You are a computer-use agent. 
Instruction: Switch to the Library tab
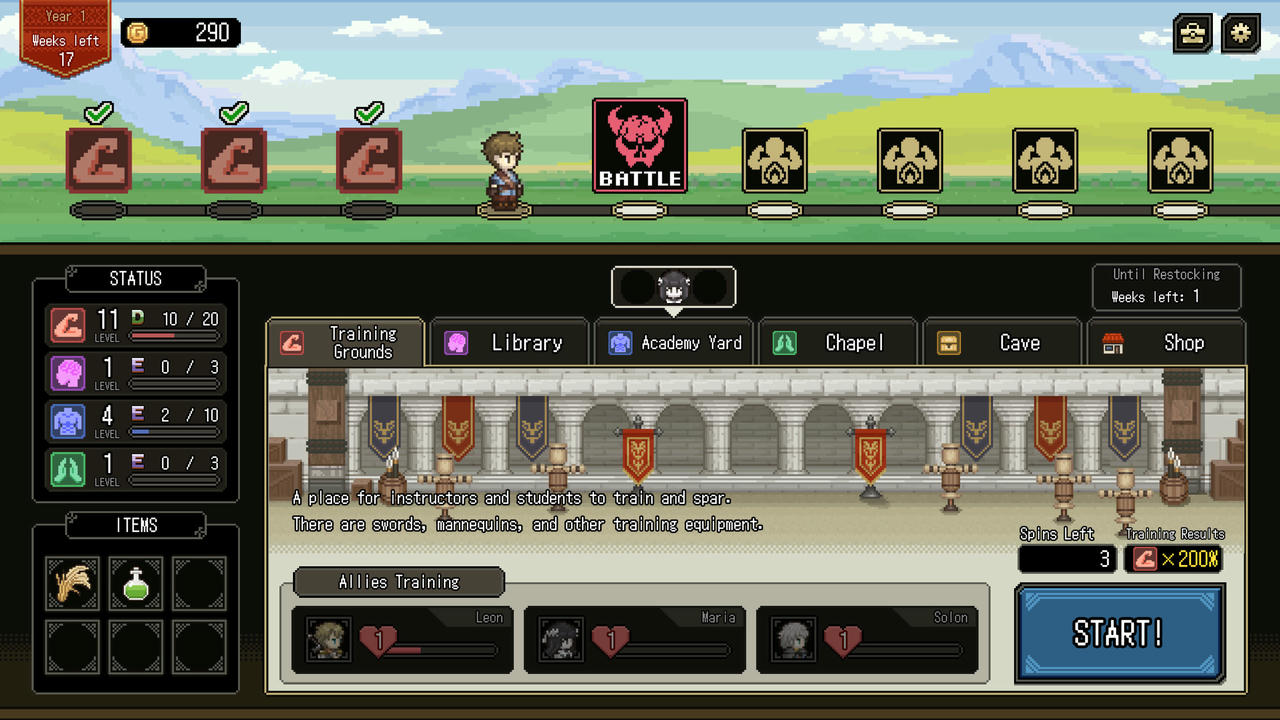pyautogui.click(x=510, y=342)
